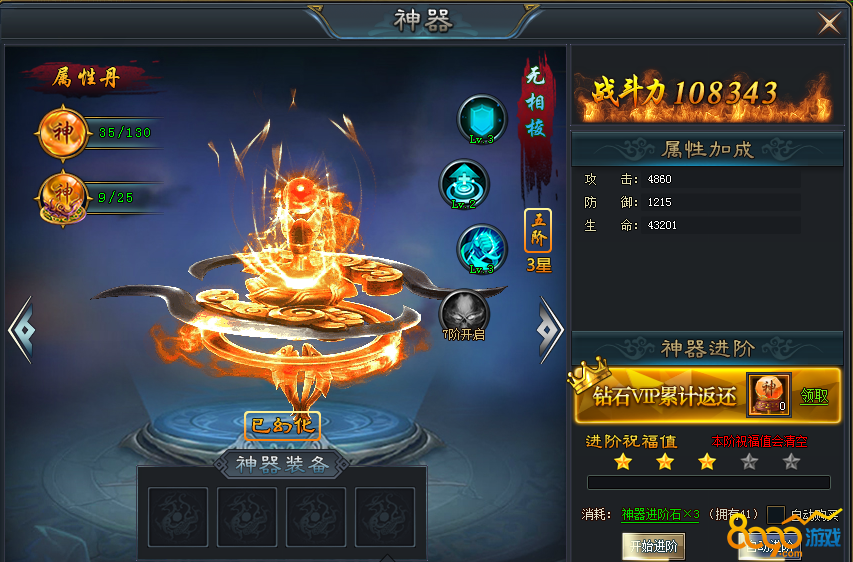The width and height of the screenshot is (853, 562).
Task: Select the Lv.2 glowing pedestal skill icon
Action: [x=464, y=183]
